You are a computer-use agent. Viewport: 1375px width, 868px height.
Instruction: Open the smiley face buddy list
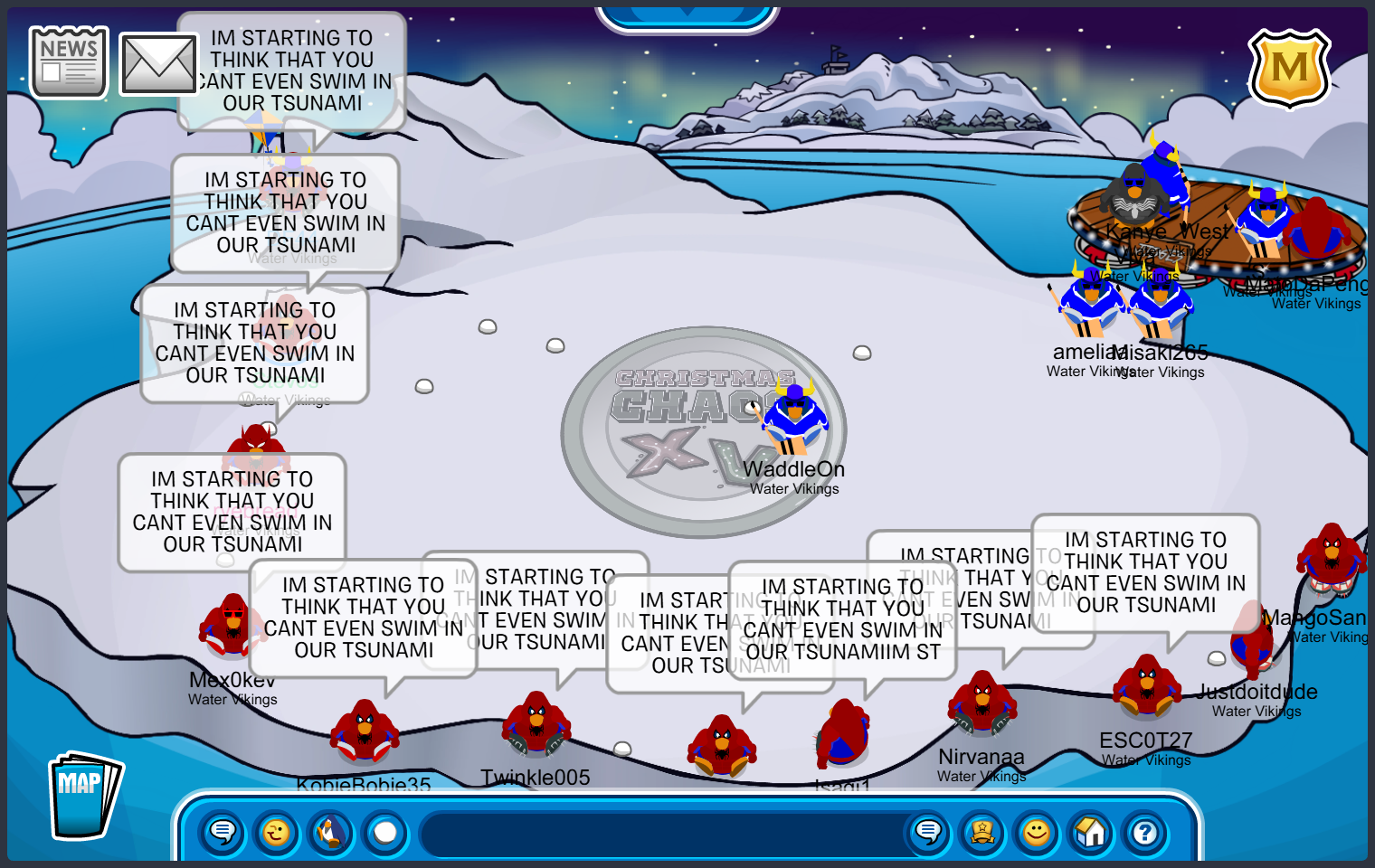click(x=1037, y=832)
